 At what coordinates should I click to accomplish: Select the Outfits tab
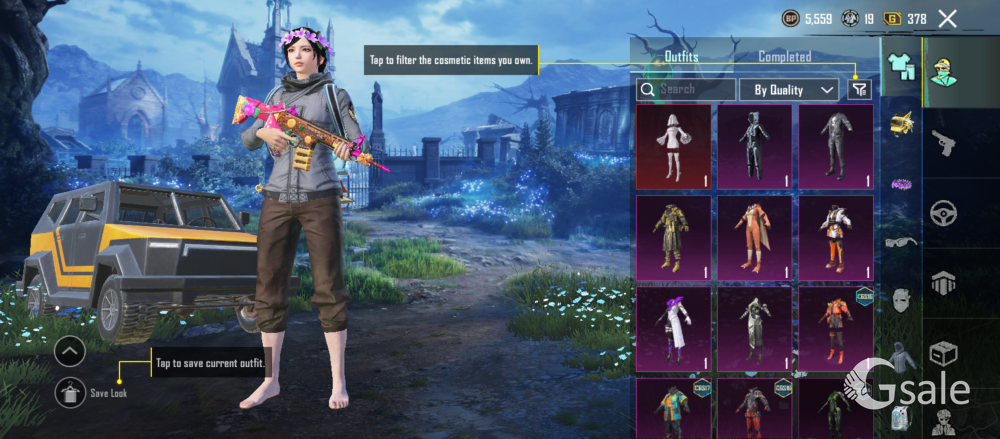pyautogui.click(x=681, y=57)
